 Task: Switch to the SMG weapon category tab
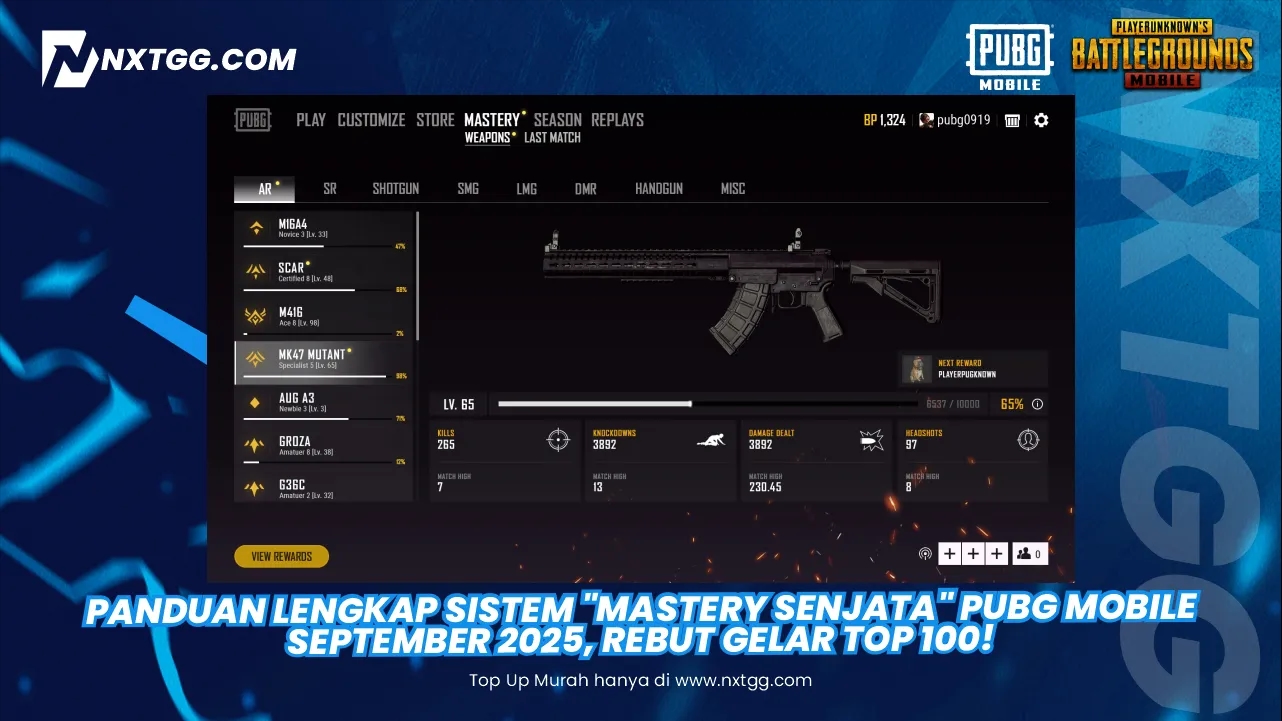[x=468, y=188]
